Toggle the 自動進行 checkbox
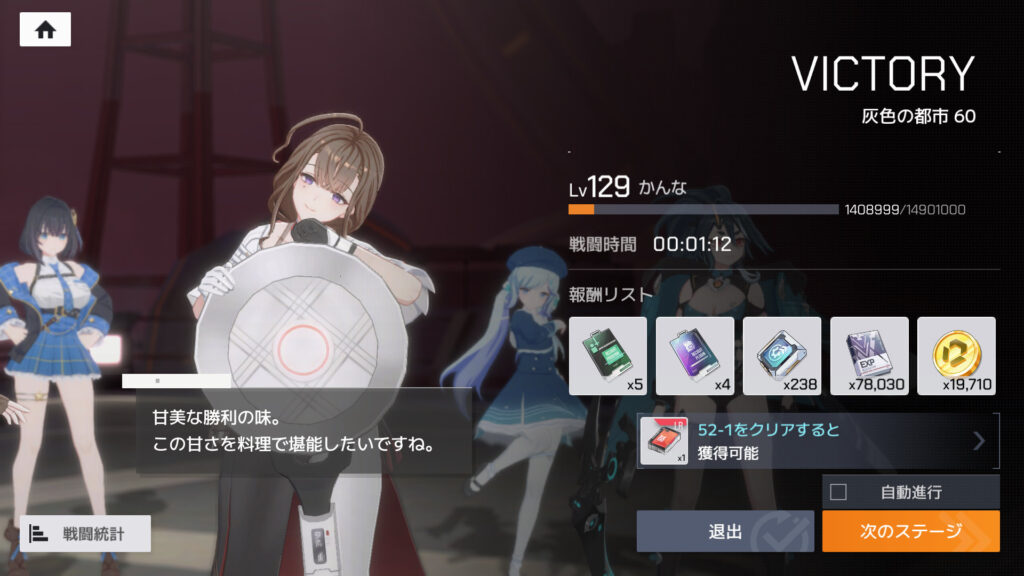Screen dimensions: 1024x576 [838, 492]
